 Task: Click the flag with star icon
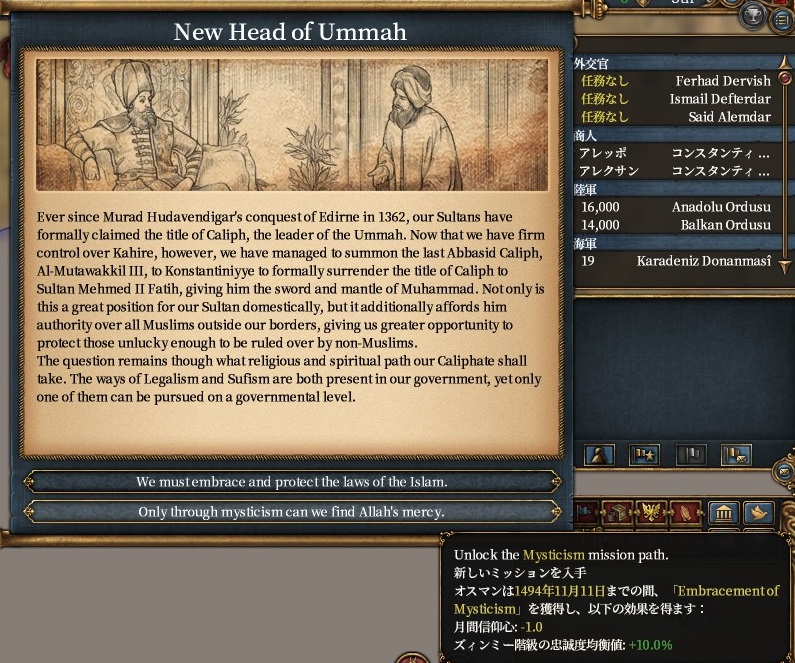click(644, 455)
